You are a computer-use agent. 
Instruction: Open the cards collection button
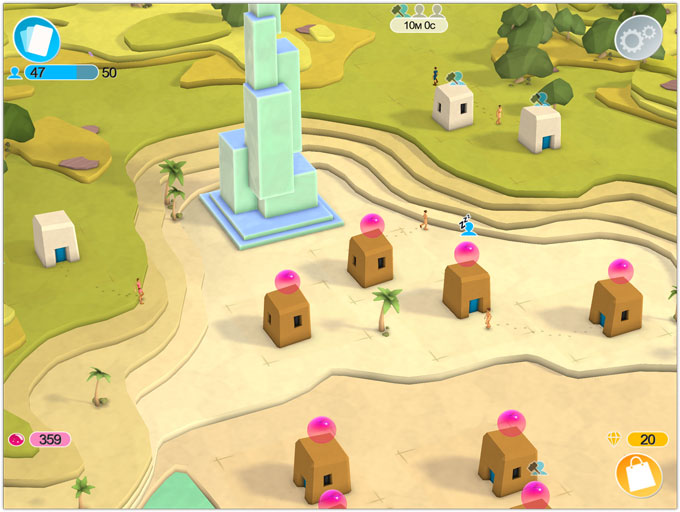(37, 40)
